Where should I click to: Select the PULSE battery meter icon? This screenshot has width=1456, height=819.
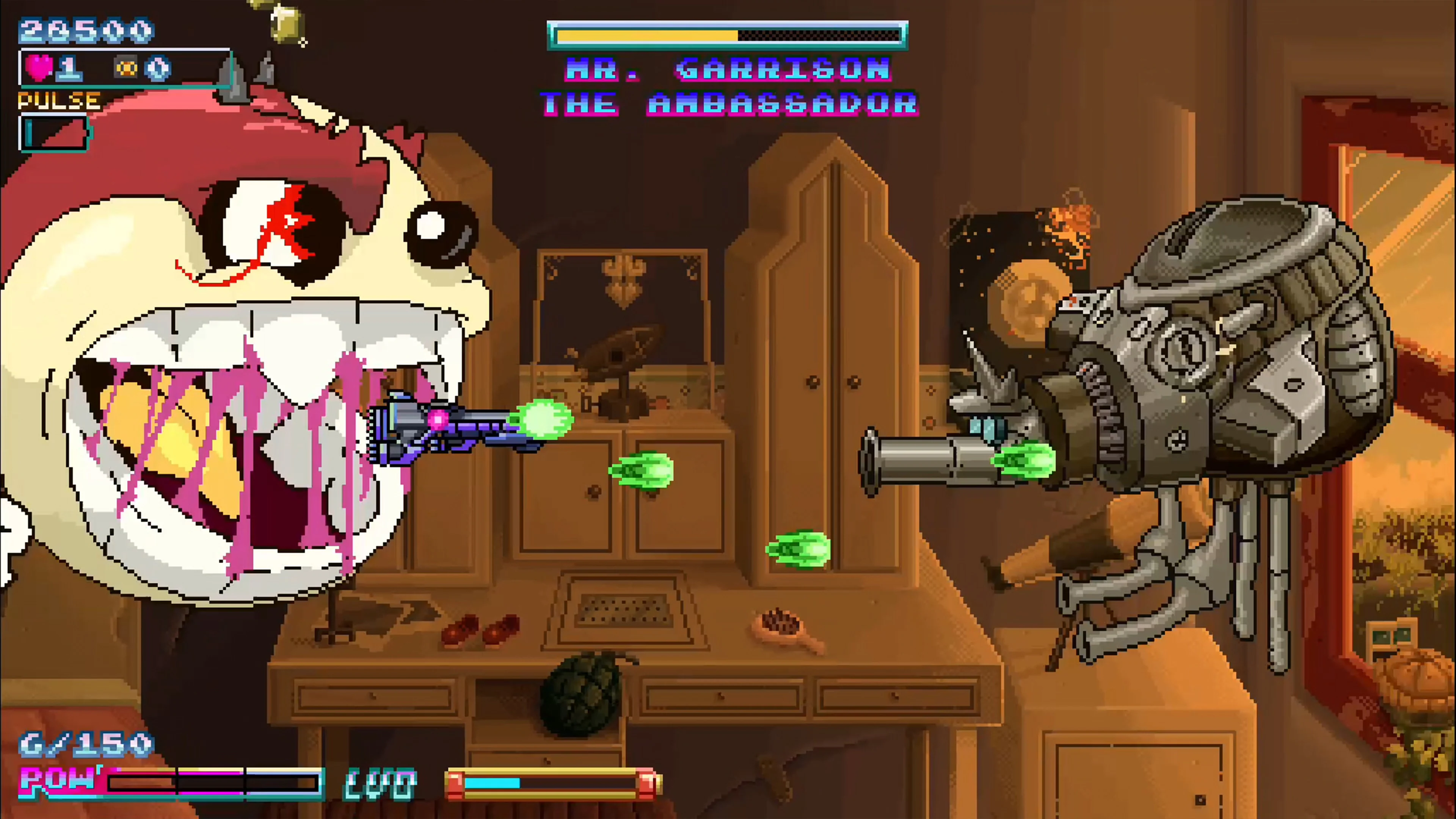point(54,134)
